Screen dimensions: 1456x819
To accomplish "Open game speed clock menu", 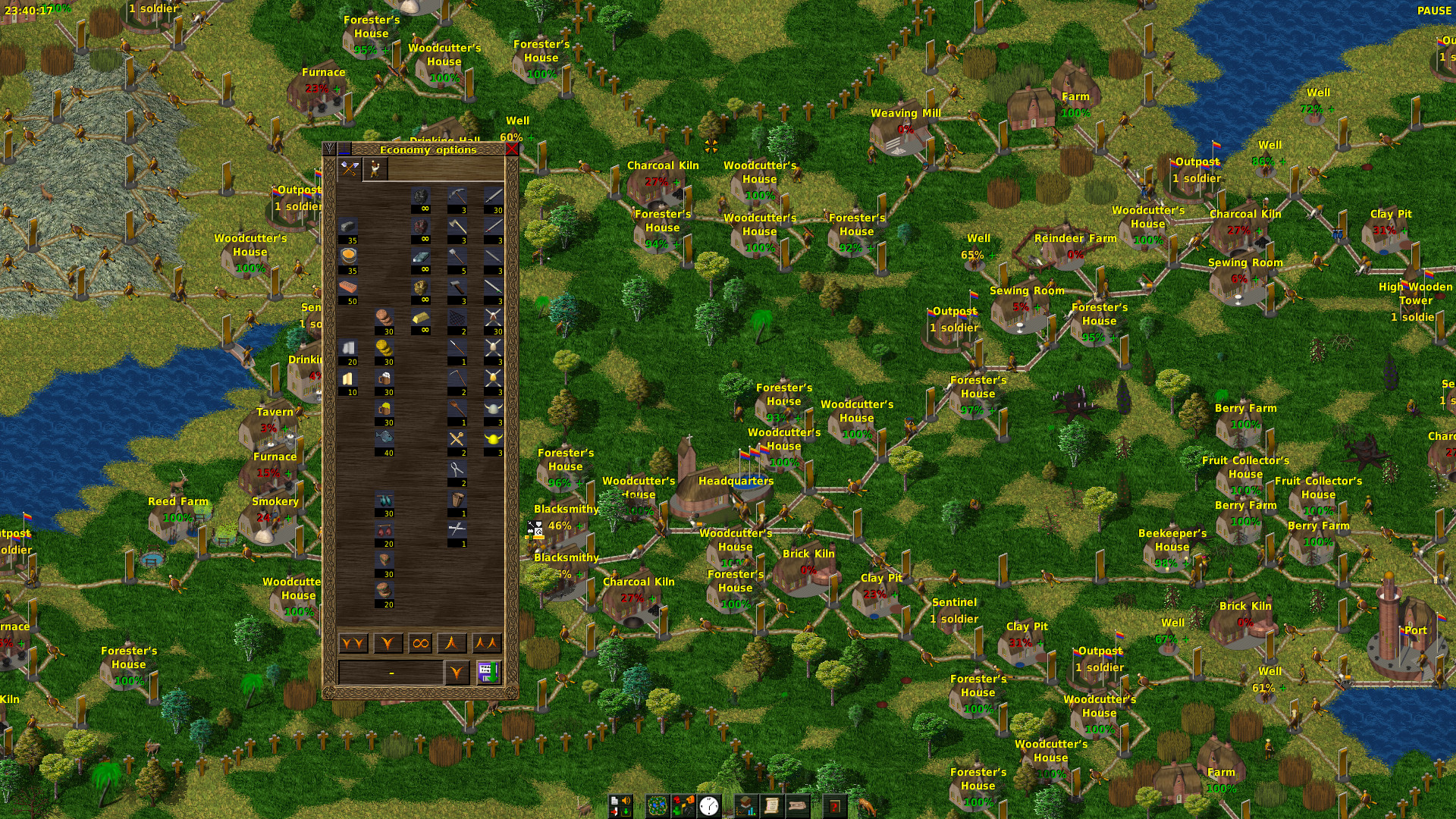I will coord(709,805).
